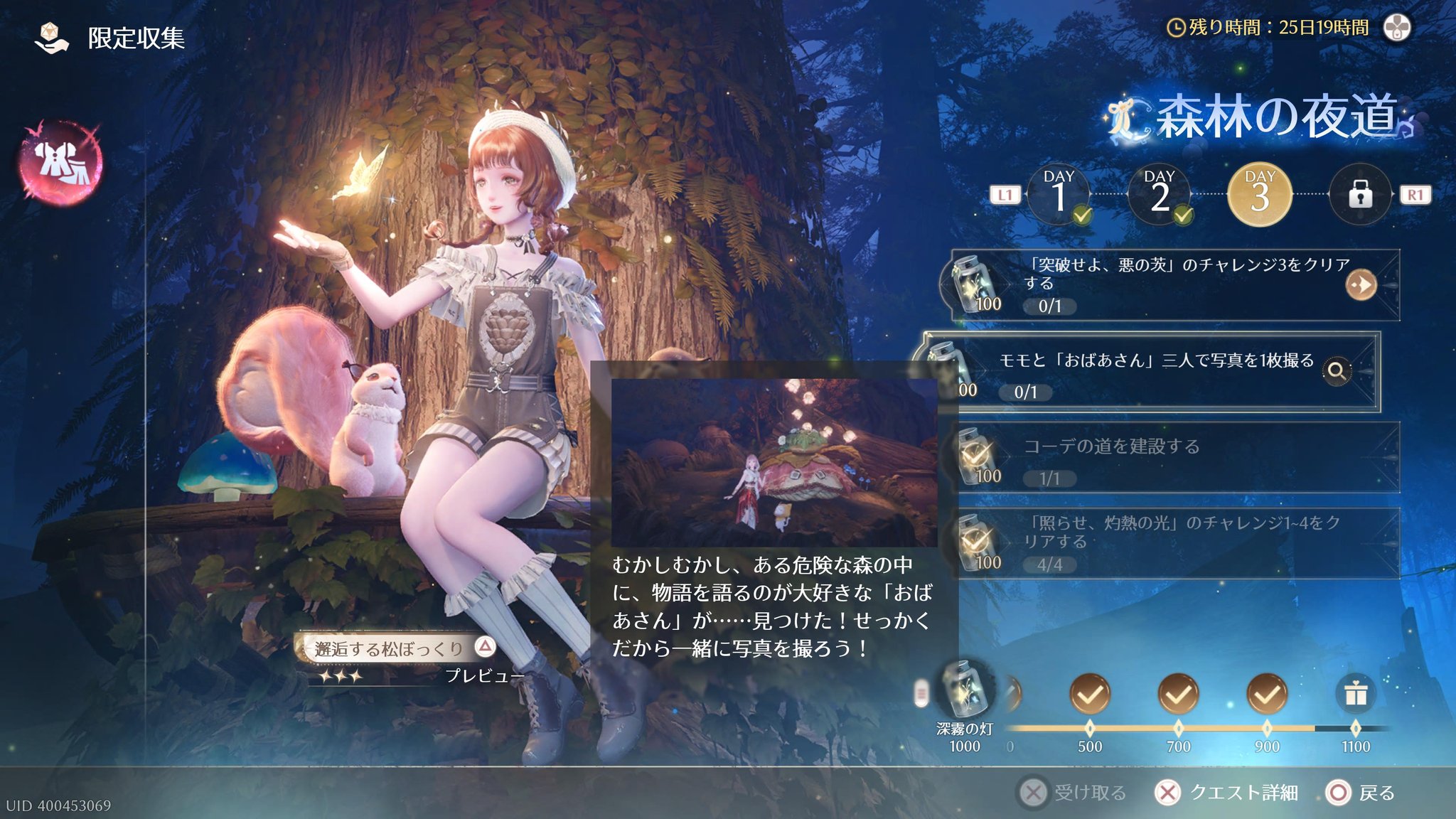Open the 深霧の灯 jar currency icon
This screenshot has height=819, width=1456.
click(x=964, y=690)
